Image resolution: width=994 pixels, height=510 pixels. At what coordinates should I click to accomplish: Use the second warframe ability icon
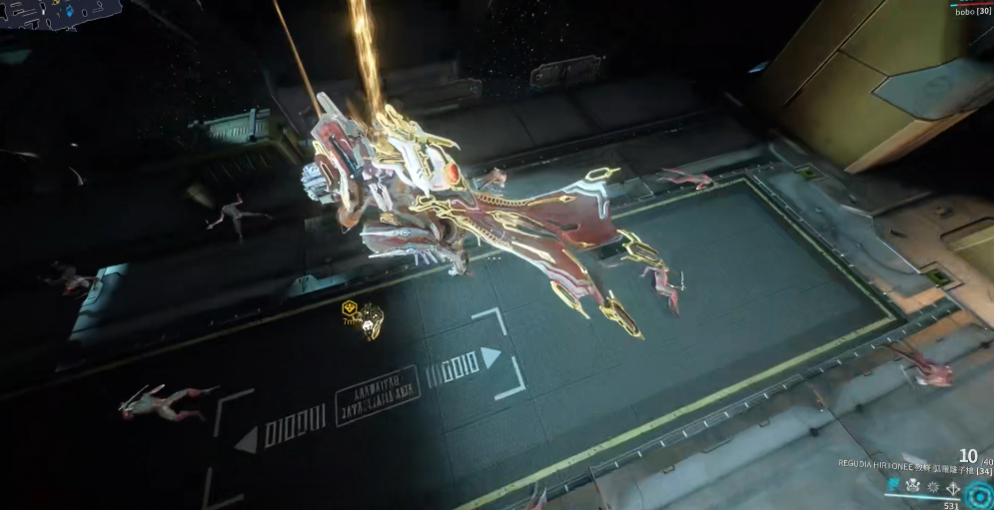912,486
